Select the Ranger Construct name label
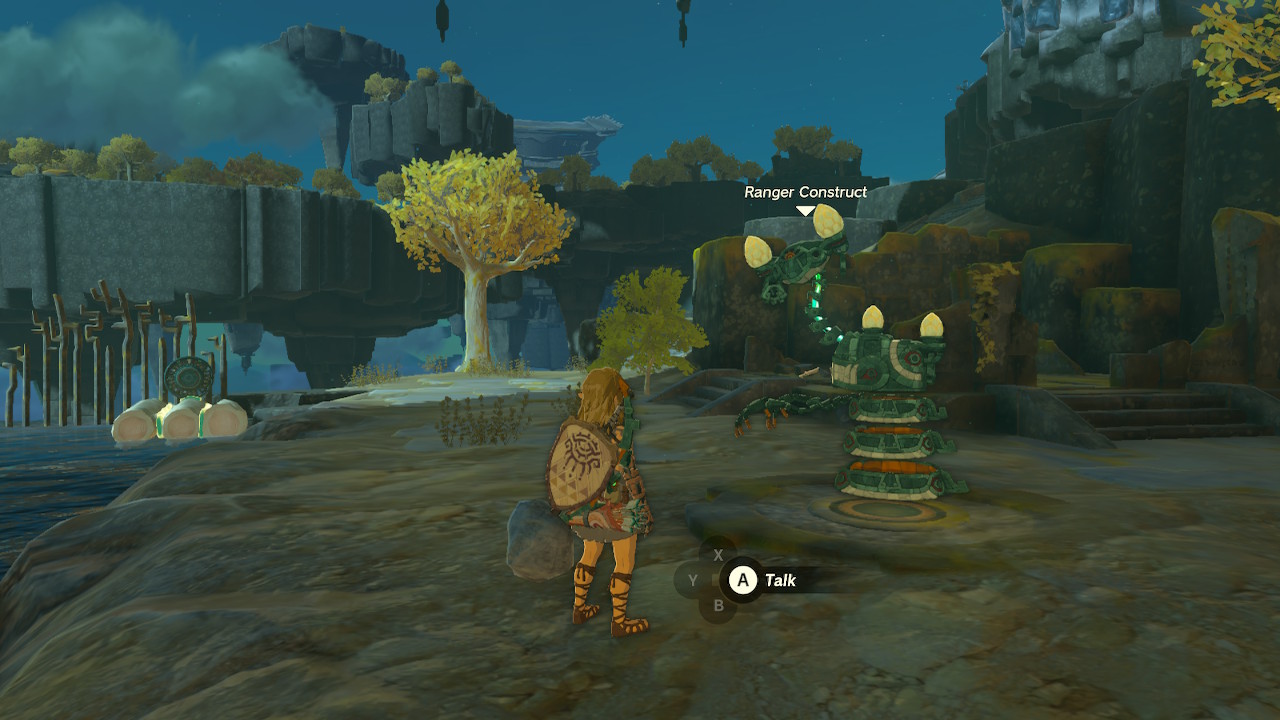Screen dimensions: 1280x720 tap(805, 192)
